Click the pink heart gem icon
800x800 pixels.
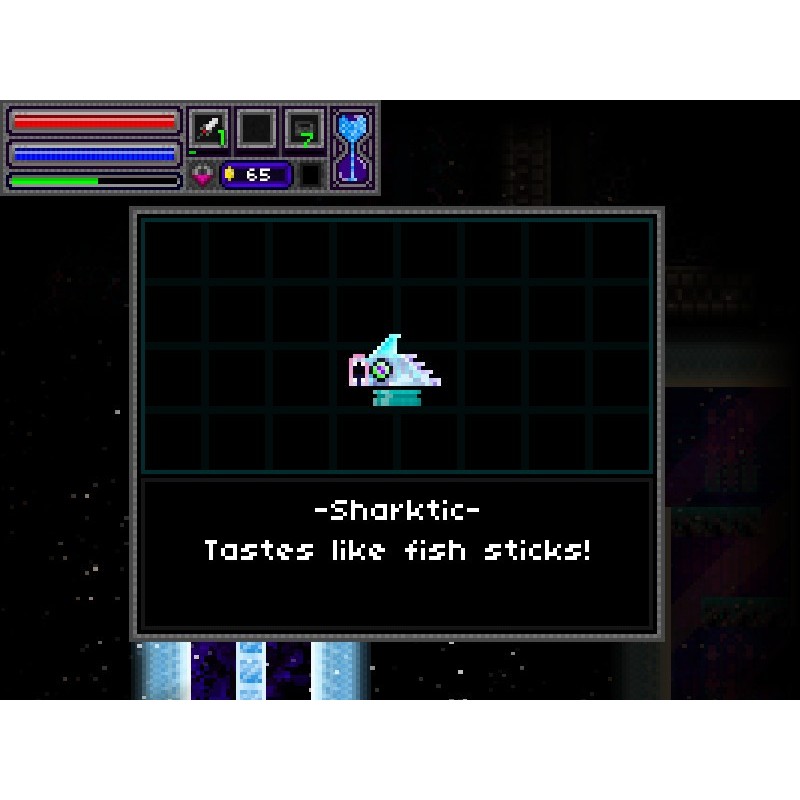tap(203, 175)
